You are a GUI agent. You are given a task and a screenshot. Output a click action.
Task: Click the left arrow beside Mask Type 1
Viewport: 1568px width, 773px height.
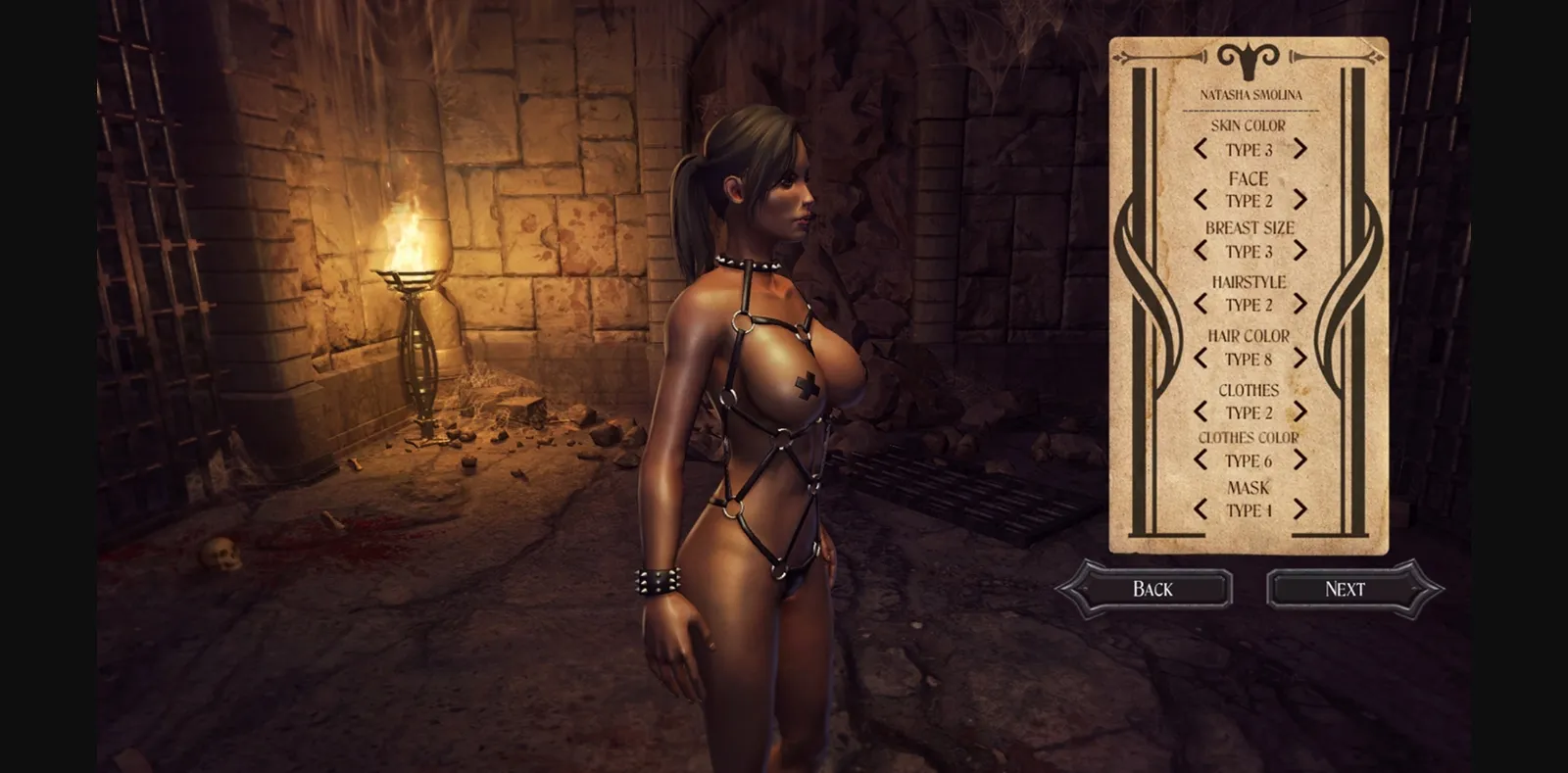tap(1201, 509)
